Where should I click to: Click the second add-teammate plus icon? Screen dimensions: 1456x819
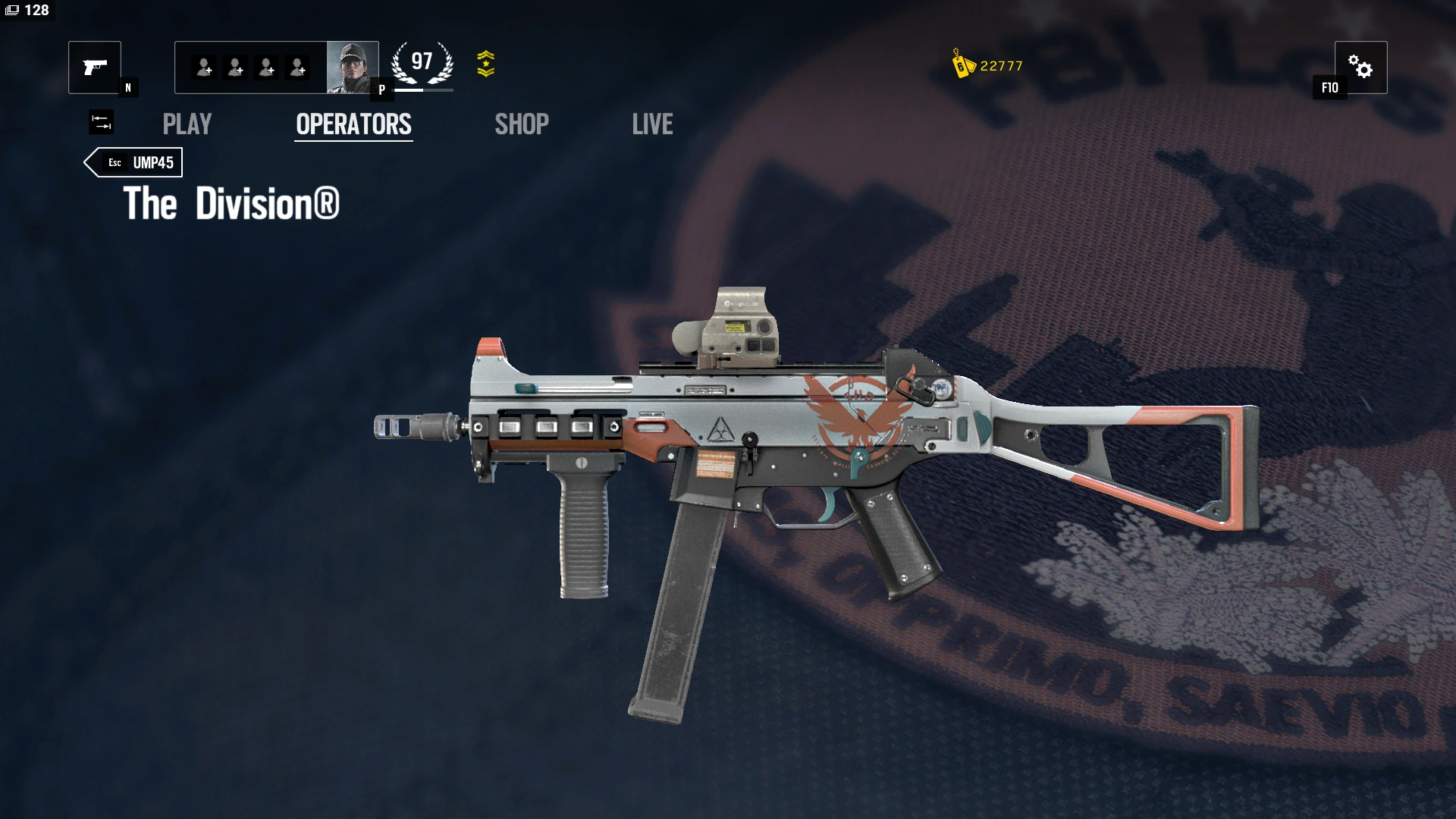pos(236,67)
